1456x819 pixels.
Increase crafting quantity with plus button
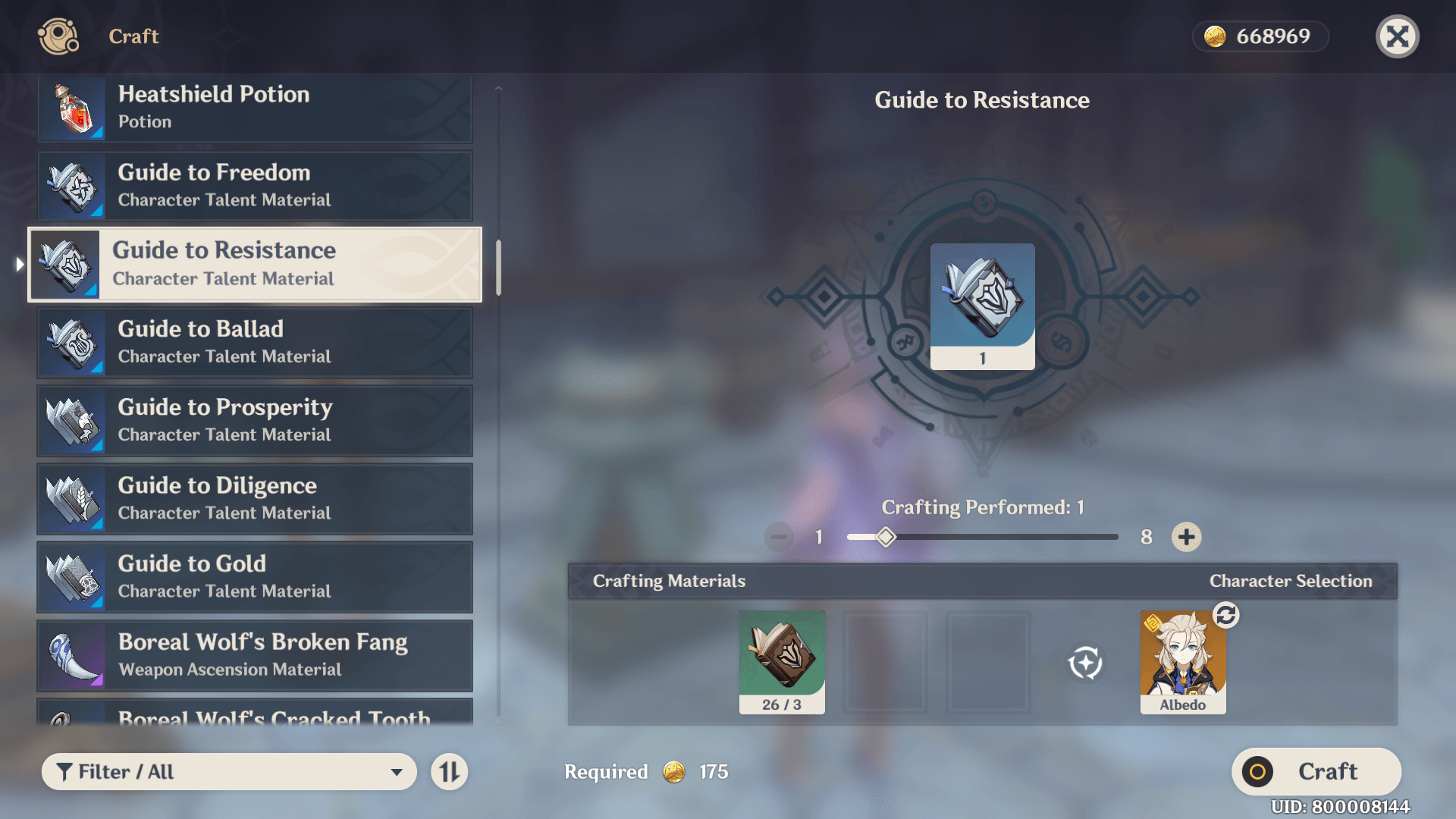[x=1186, y=537]
